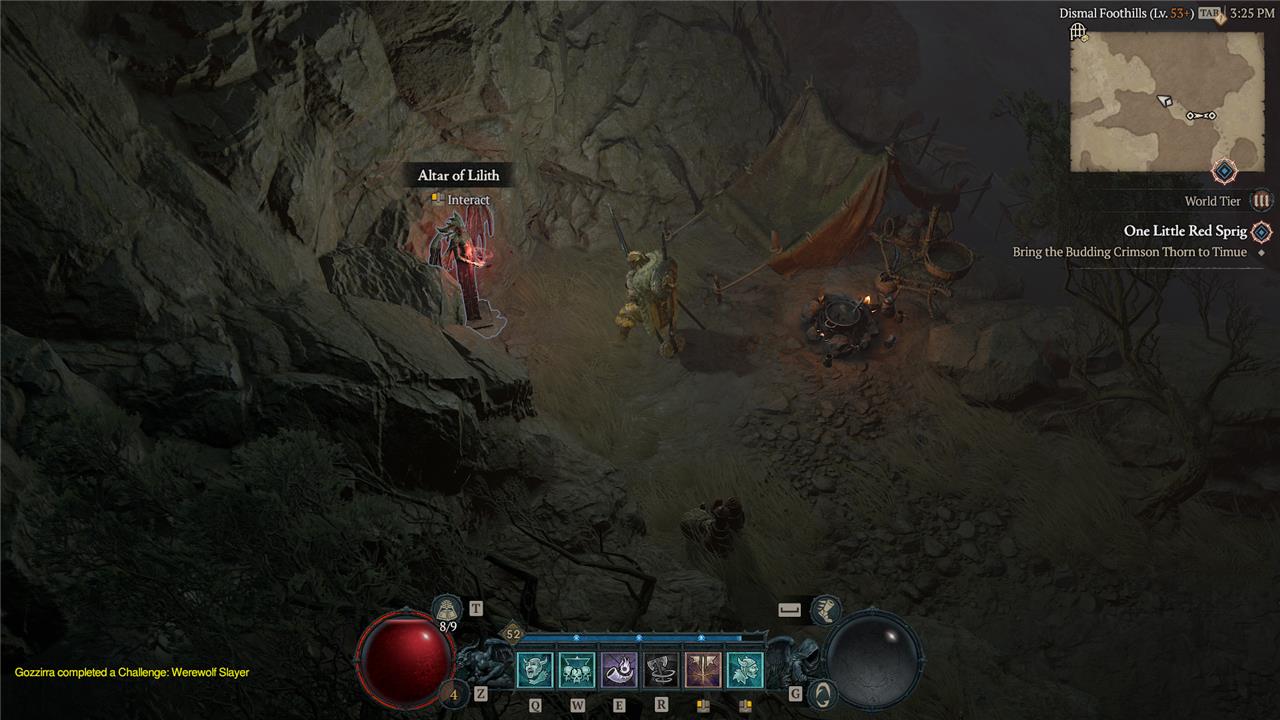
Task: Trigger the spinning axe whirlwind skill
Action: click(x=661, y=670)
